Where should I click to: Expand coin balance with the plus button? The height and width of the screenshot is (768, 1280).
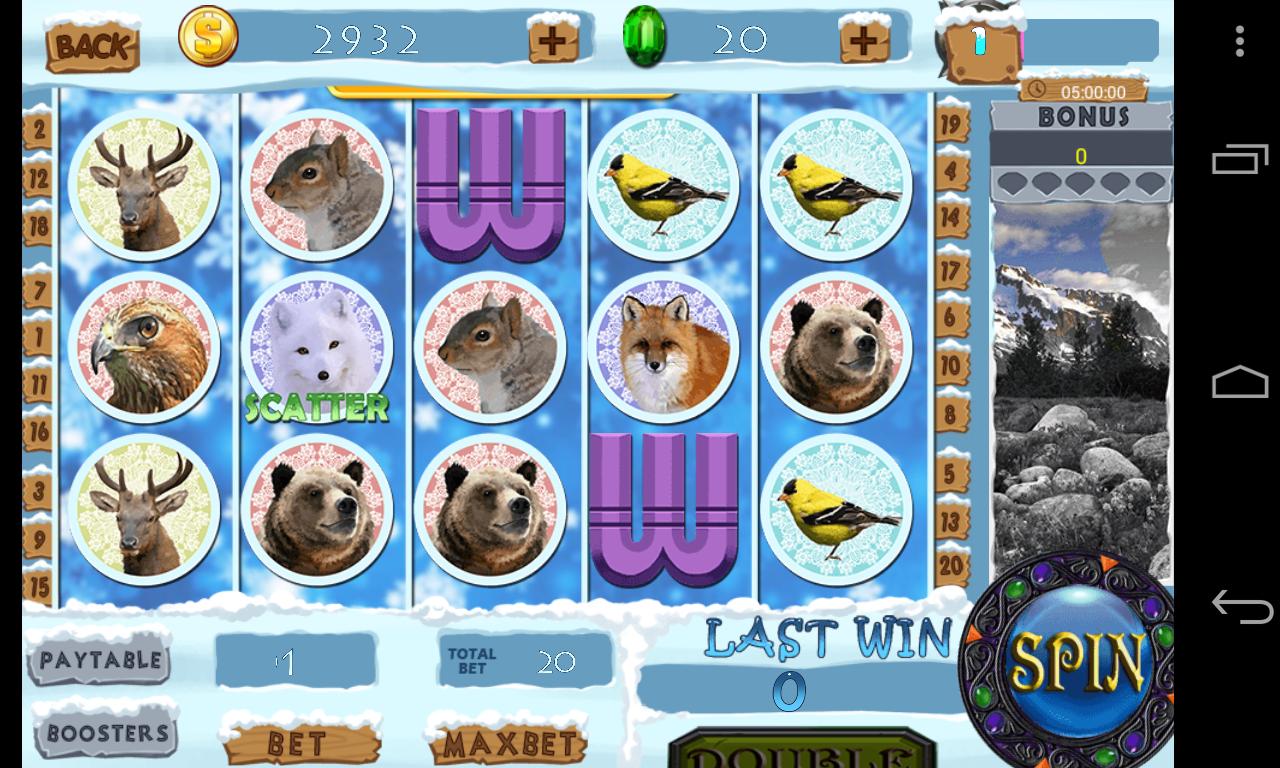click(550, 39)
